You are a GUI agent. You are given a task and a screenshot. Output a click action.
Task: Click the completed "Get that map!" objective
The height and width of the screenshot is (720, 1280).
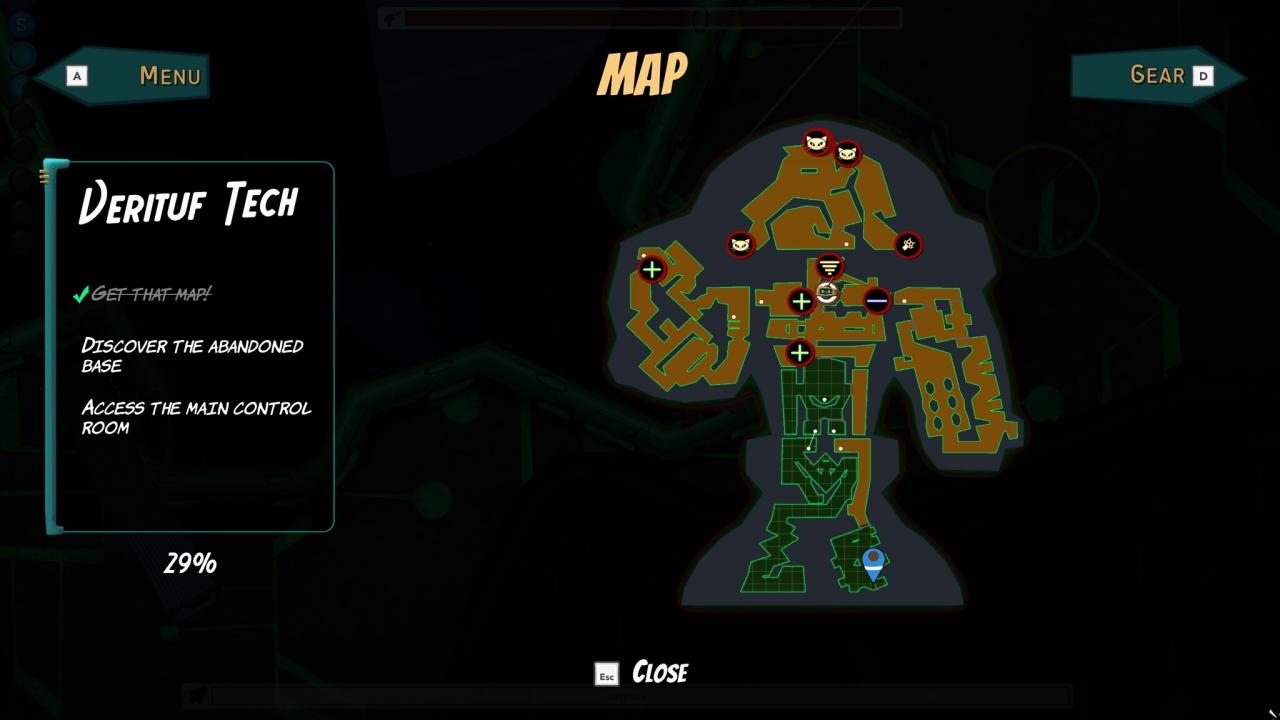coord(150,294)
